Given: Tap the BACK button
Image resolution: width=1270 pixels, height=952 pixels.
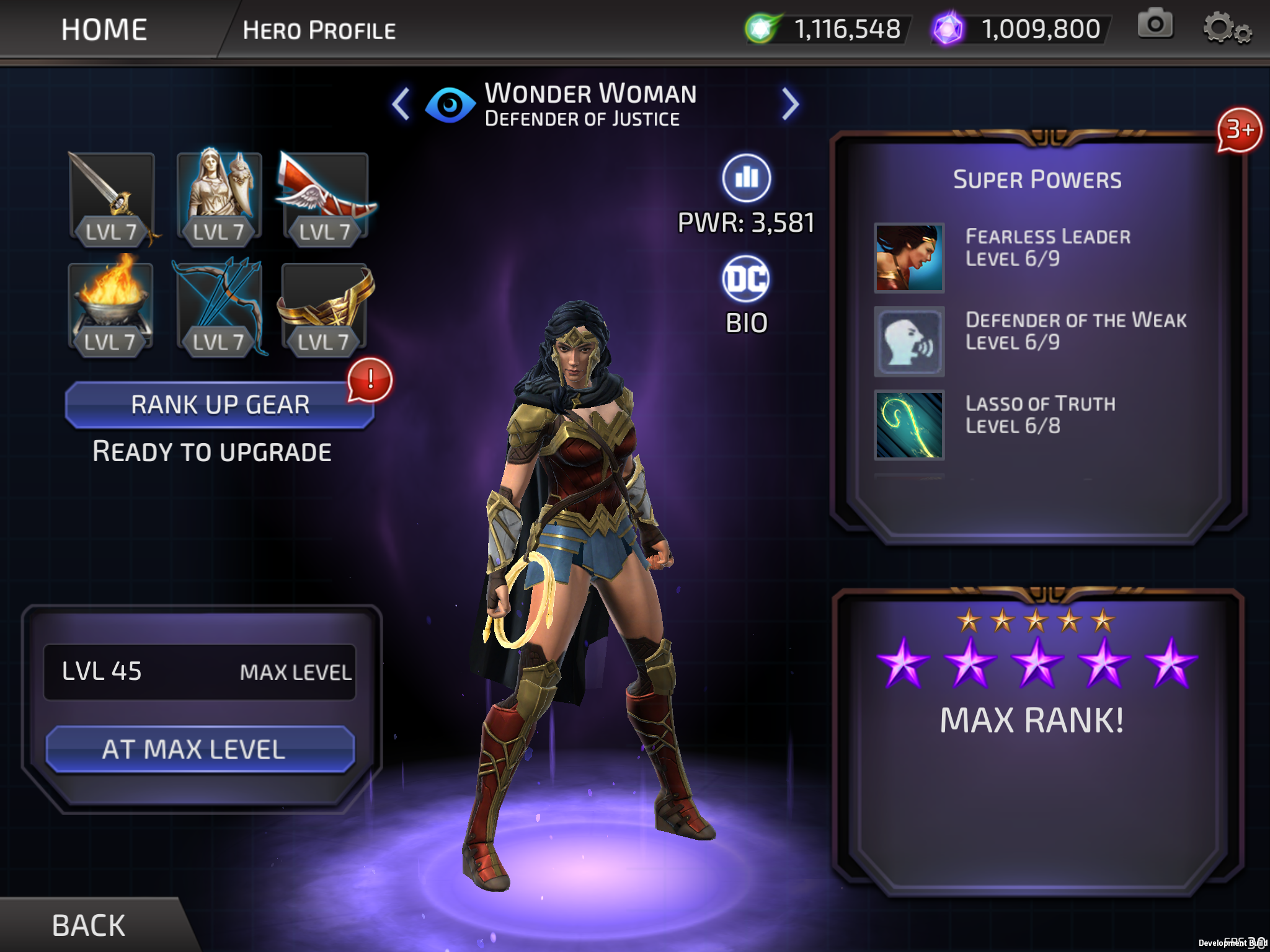Looking at the screenshot, I should (x=89, y=925).
